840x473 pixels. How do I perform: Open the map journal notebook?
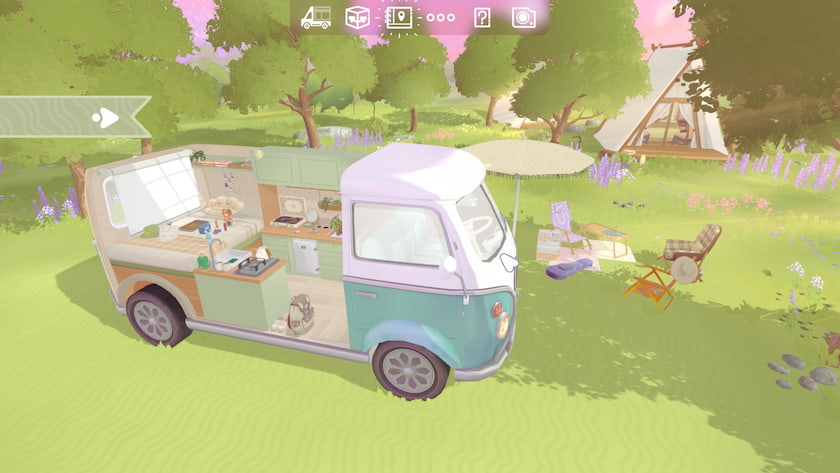coord(399,17)
